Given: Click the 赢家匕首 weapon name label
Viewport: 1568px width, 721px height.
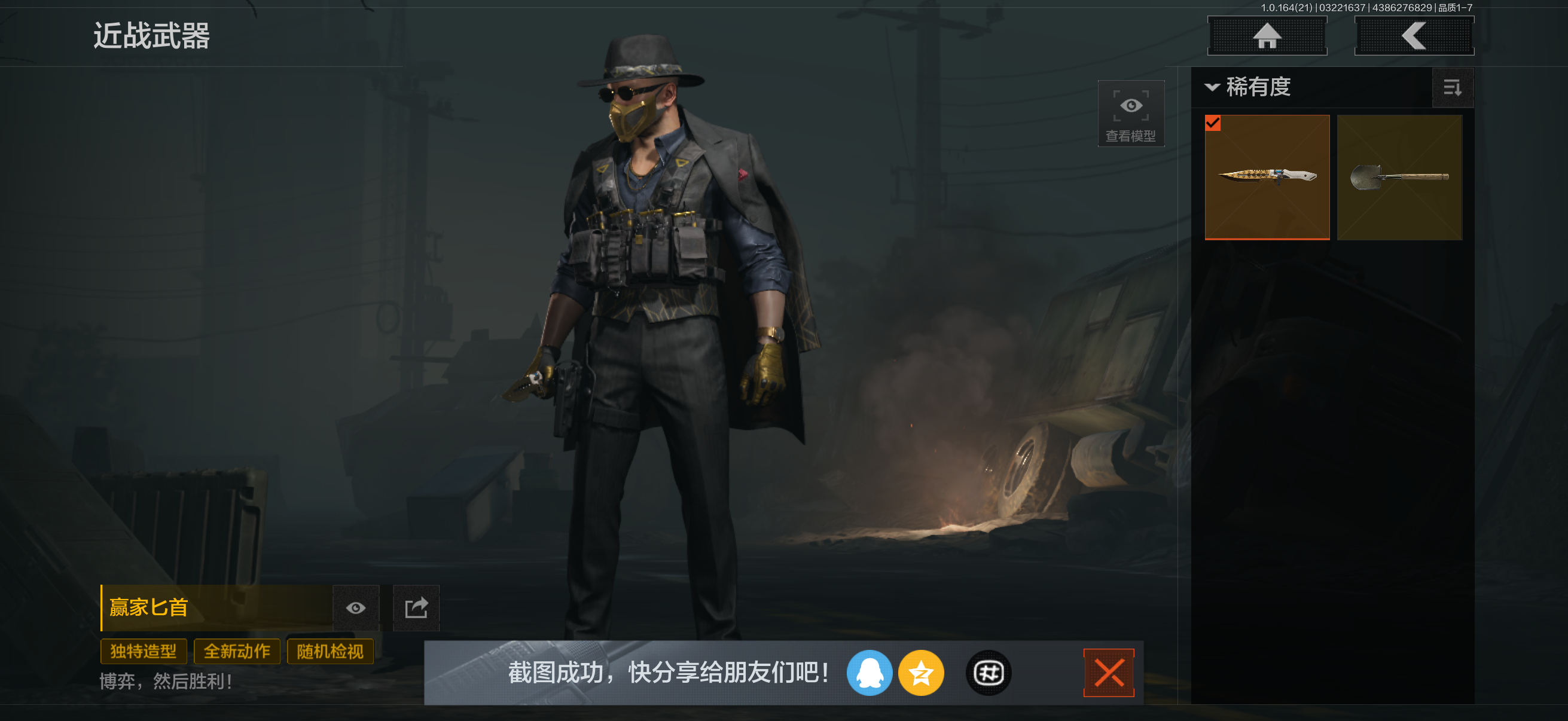Looking at the screenshot, I should pyautogui.click(x=148, y=607).
